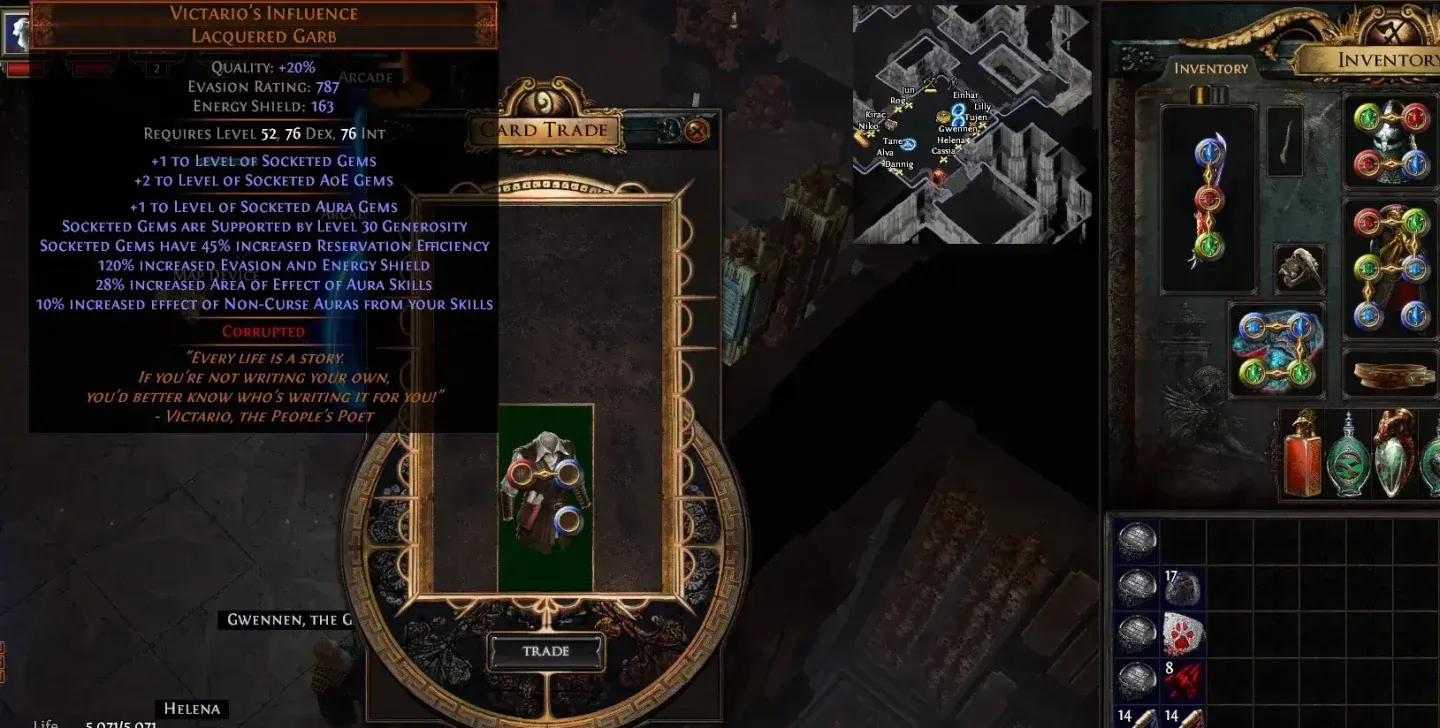Toggle the weapon swap set indicator
Image resolution: width=1440 pixels, height=728 pixels.
(x=1211, y=95)
